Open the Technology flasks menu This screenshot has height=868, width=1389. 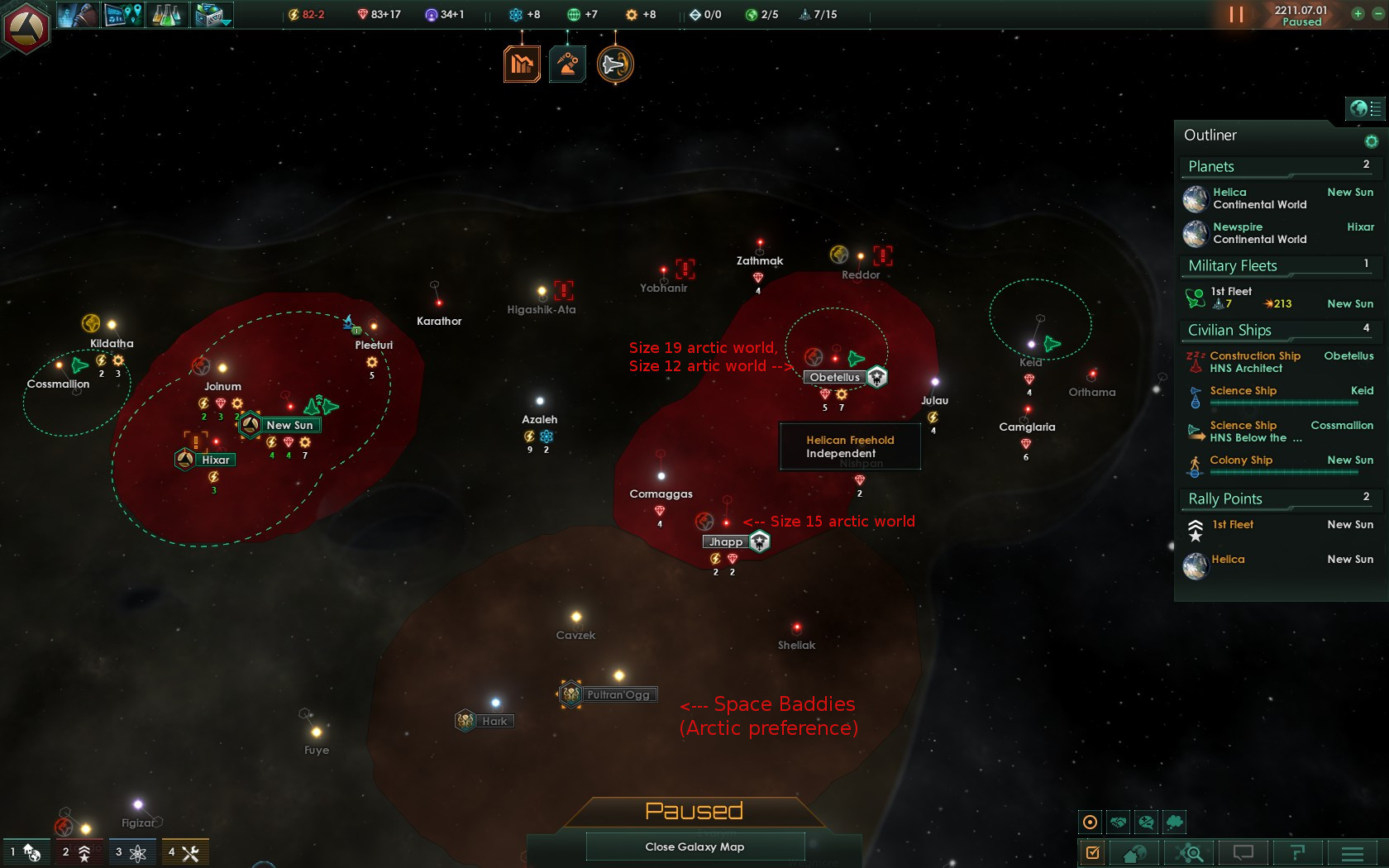tap(166, 15)
